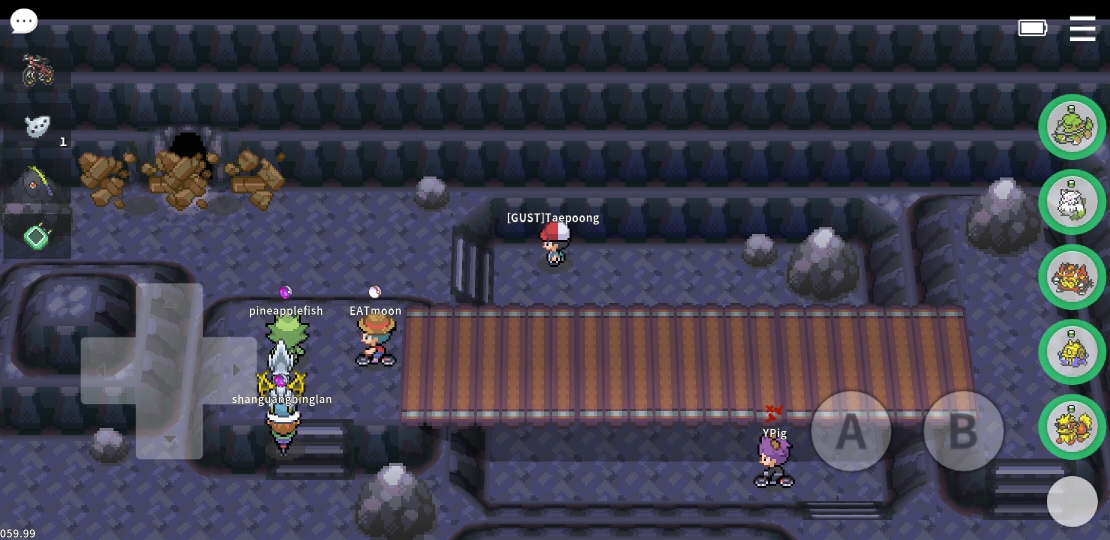Open the chat speech bubble

click(x=24, y=21)
